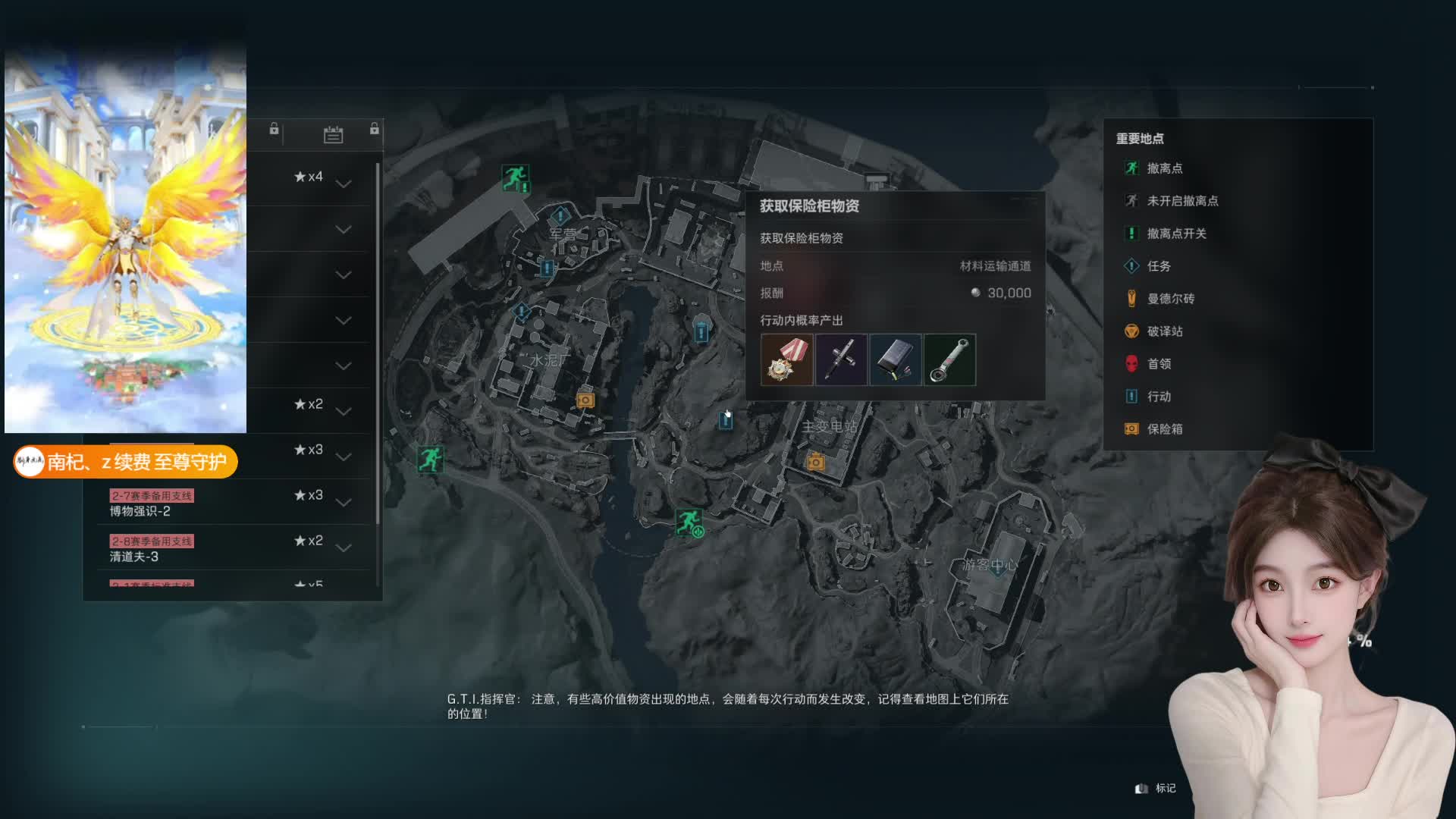This screenshot has height=819, width=1456.
Task: Click the orange safe marker near 主变电站
Action: (815, 461)
